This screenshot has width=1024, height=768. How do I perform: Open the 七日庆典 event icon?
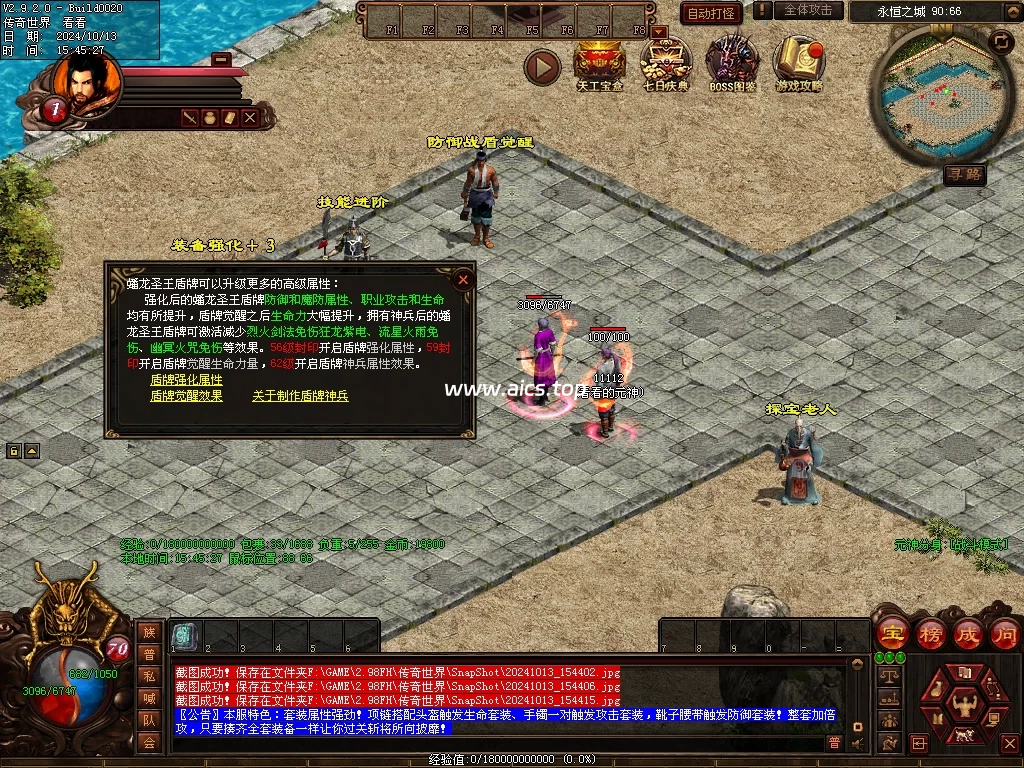pos(665,62)
